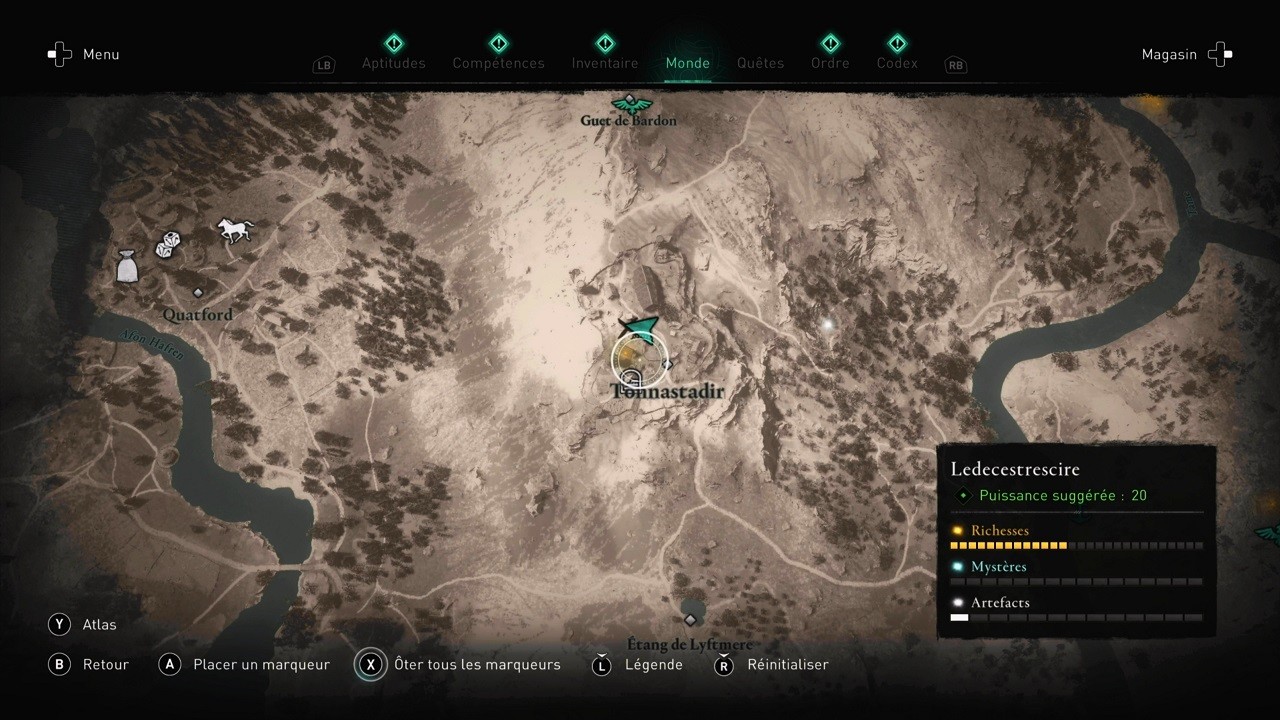Click Ôter tous les marqueurs
The image size is (1280, 720).
click(x=477, y=664)
